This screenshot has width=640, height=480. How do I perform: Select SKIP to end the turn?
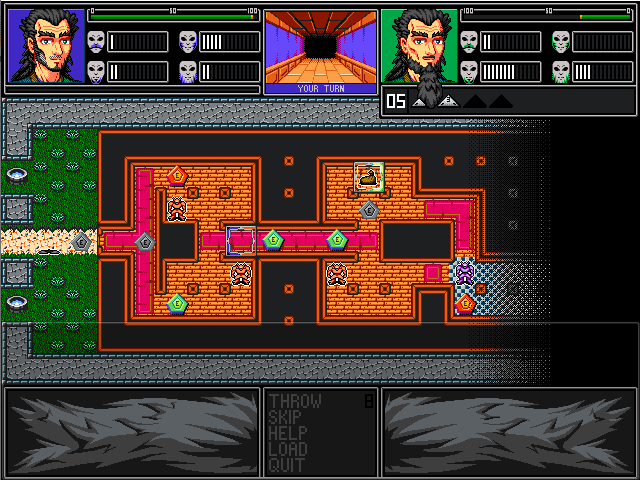pyautogui.click(x=288, y=418)
